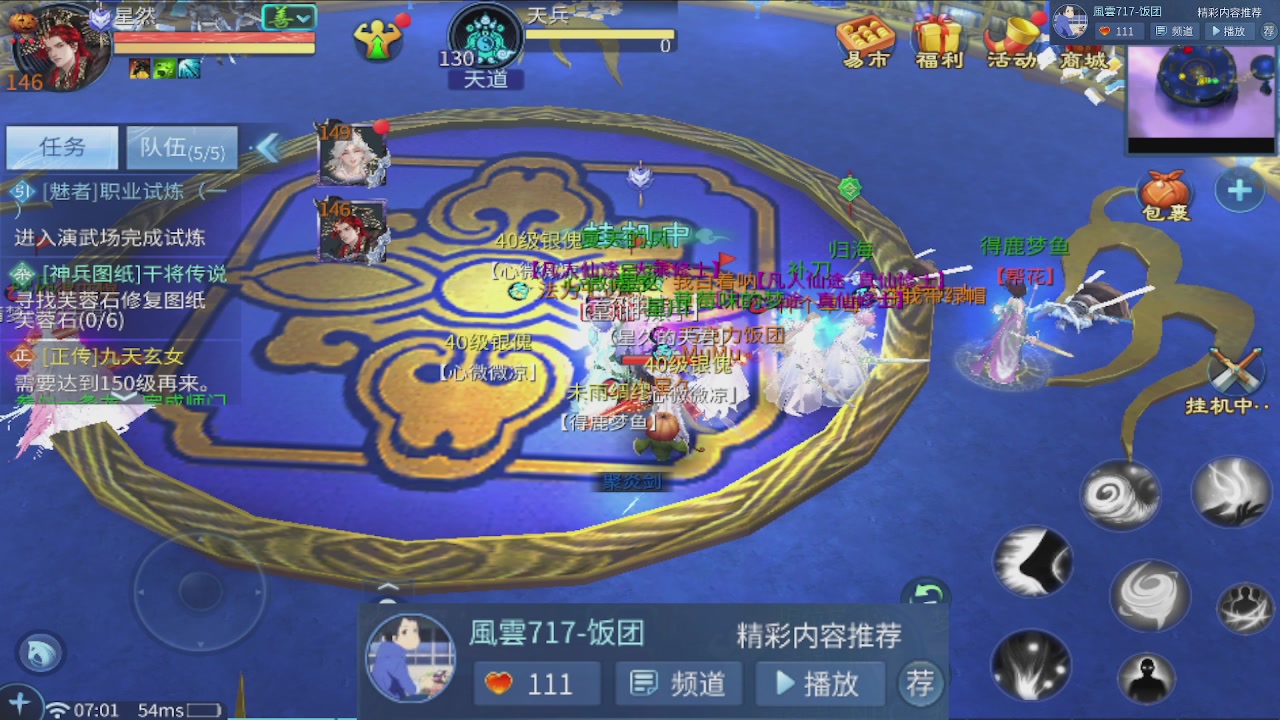Open the 善 alignment dropdown

pyautogui.click(x=289, y=17)
